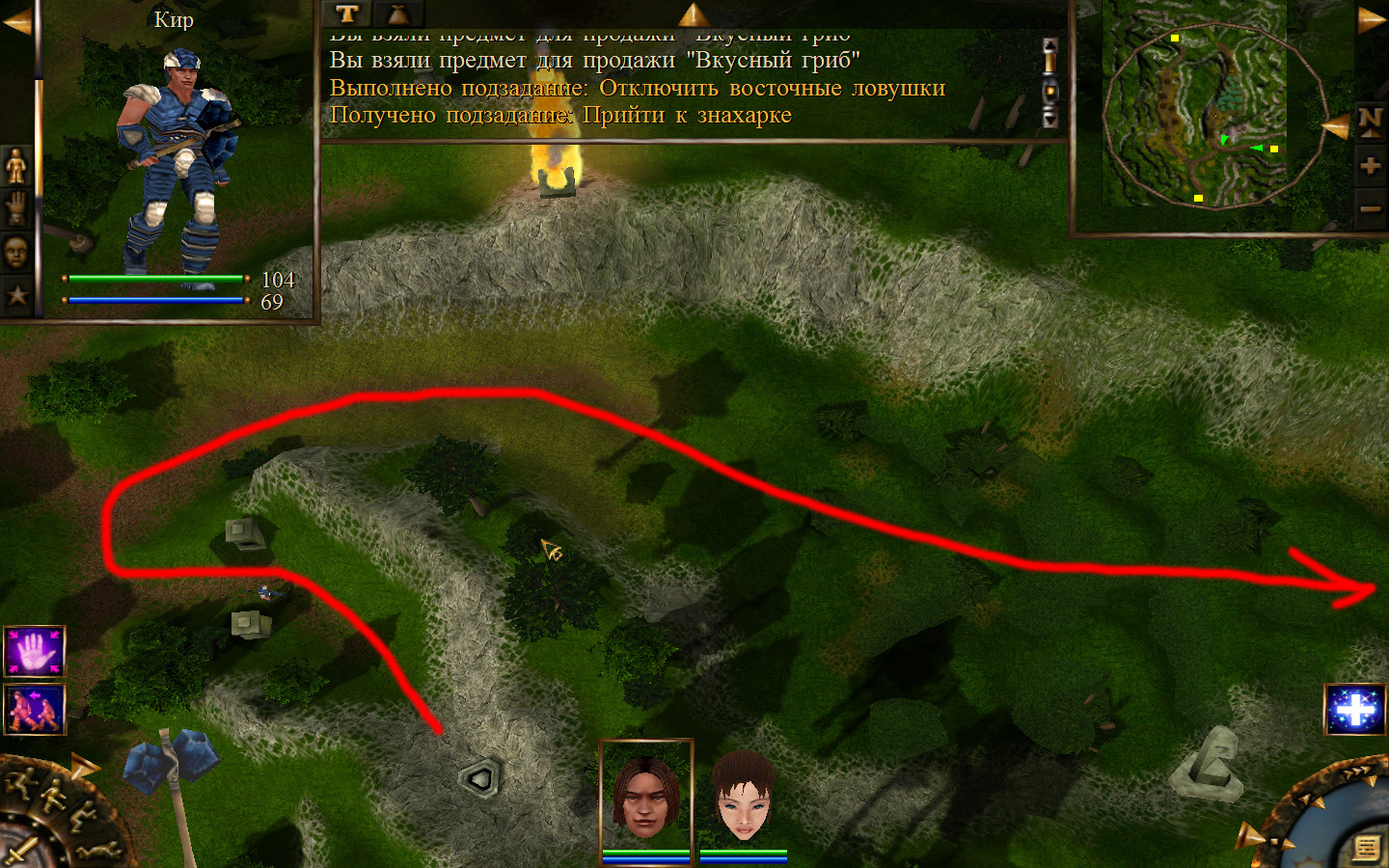Zoom in the minimap with plus button

1370,166
